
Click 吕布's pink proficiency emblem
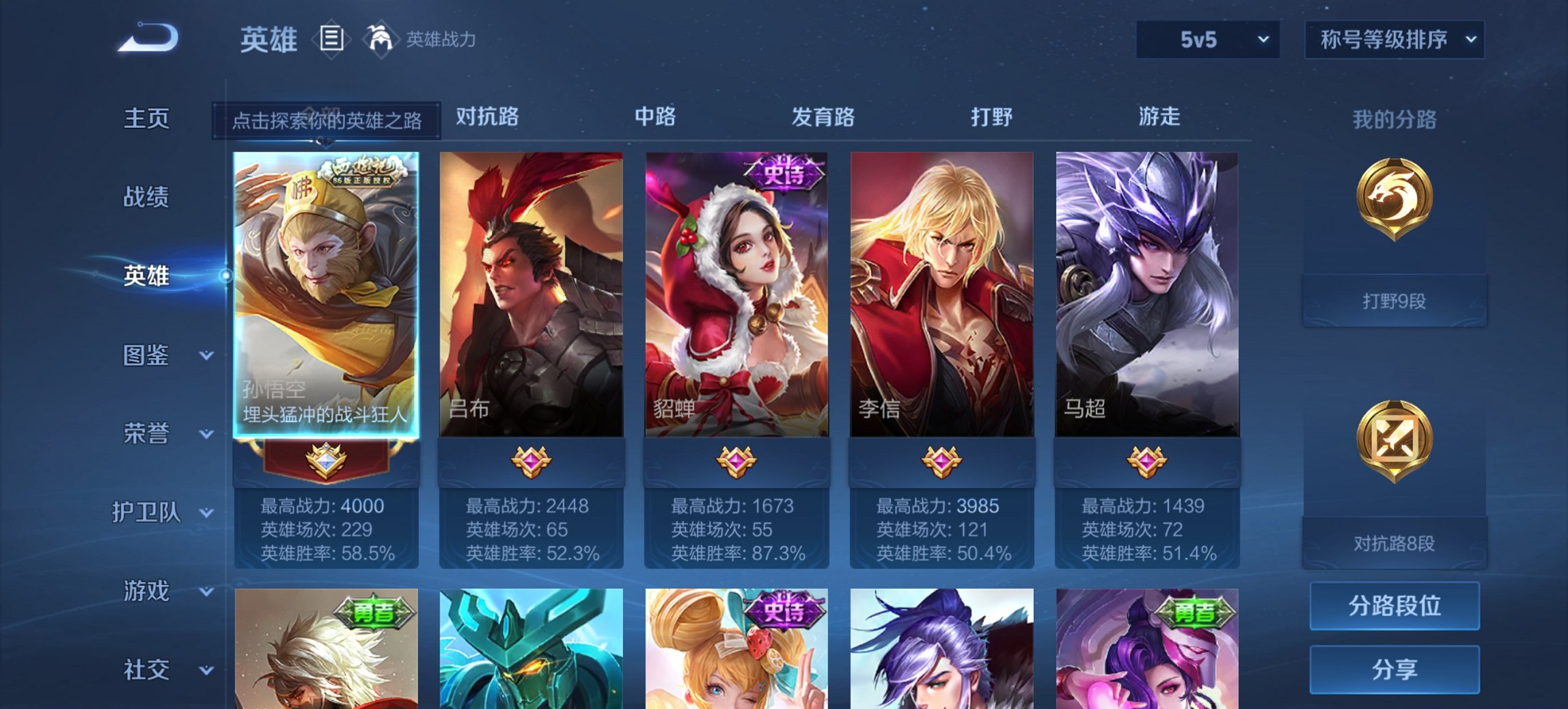[532, 462]
